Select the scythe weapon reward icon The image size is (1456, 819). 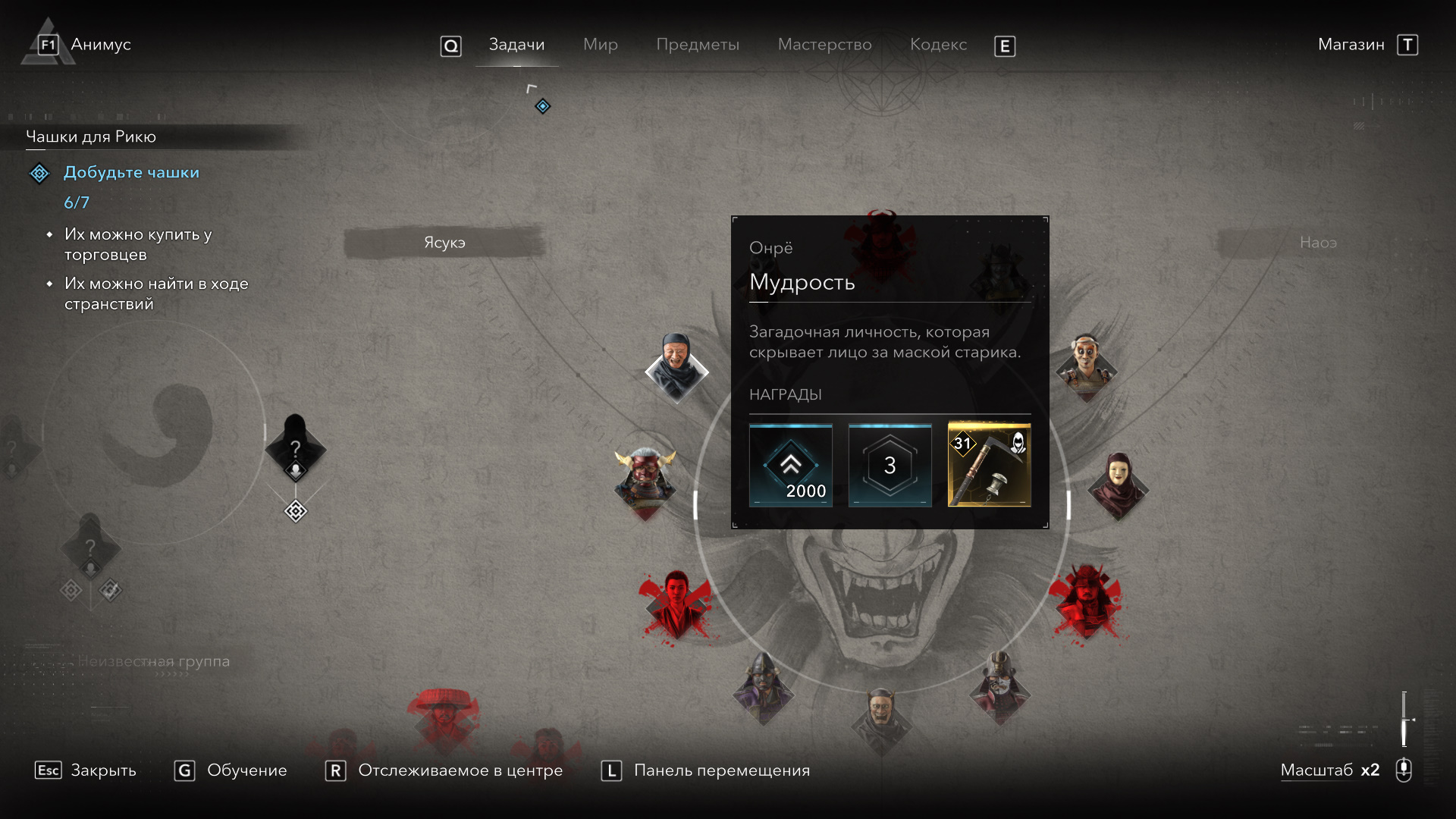[989, 465]
